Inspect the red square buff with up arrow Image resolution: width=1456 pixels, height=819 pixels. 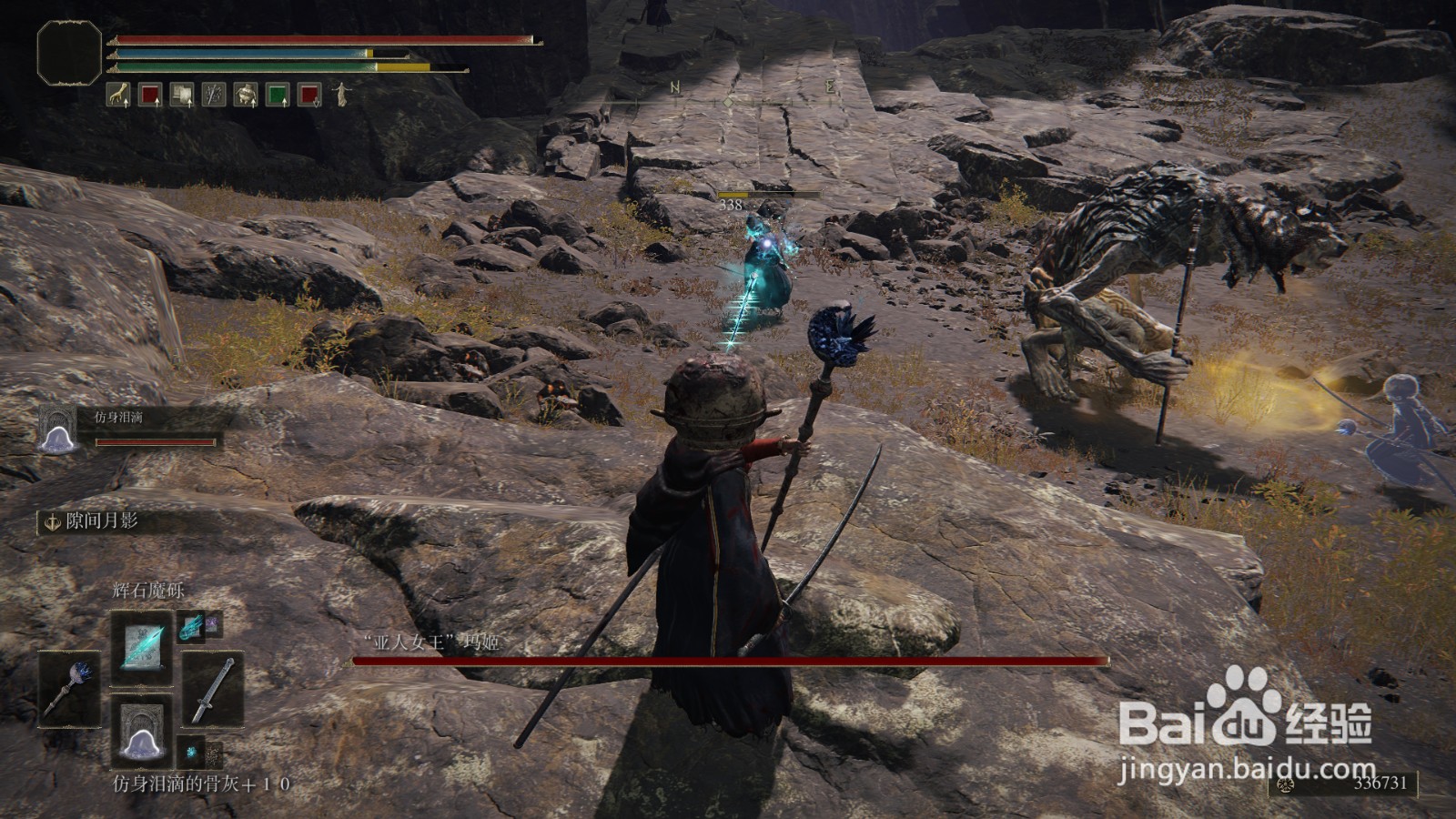tap(150, 95)
